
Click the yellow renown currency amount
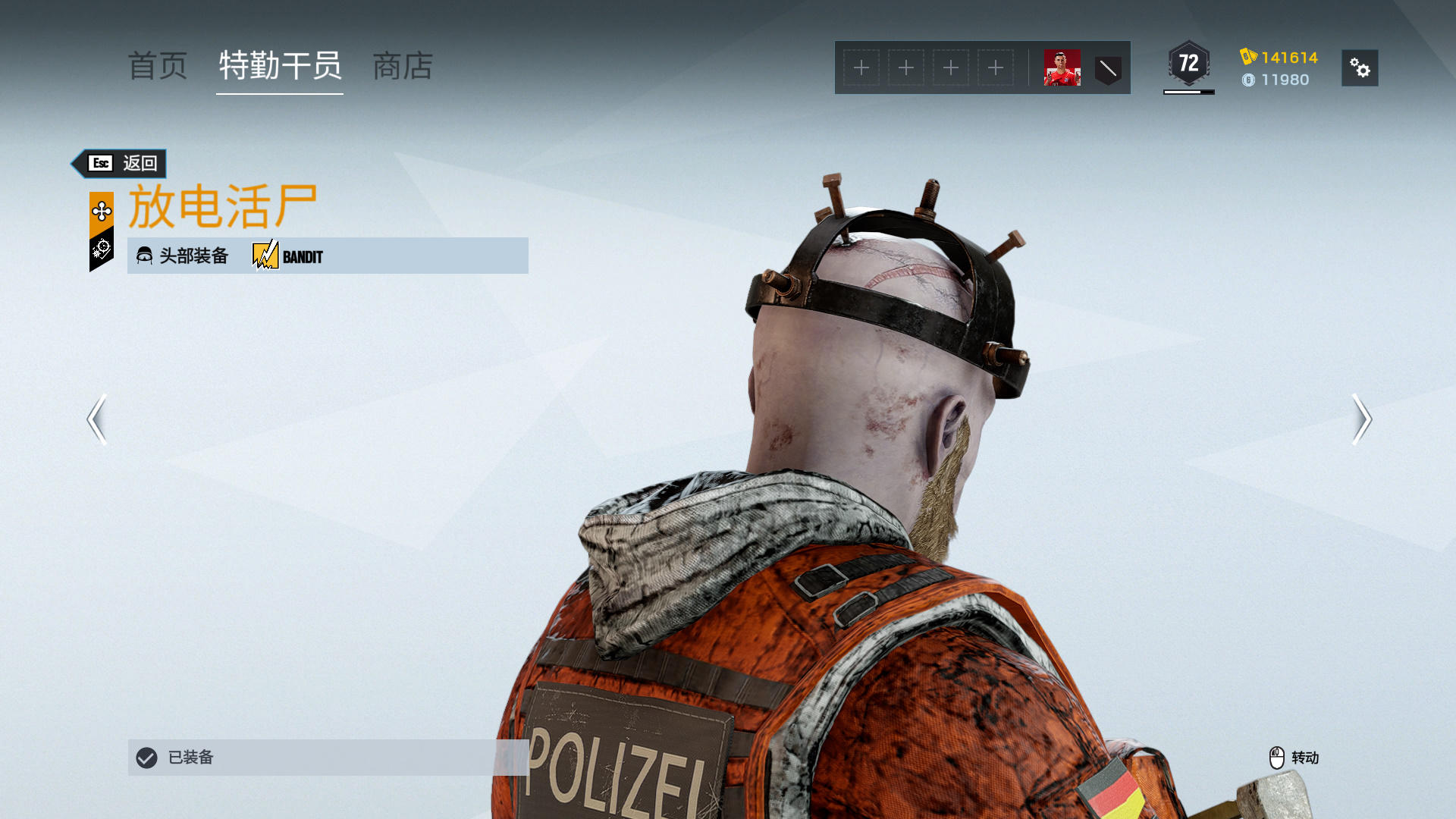click(x=1288, y=58)
